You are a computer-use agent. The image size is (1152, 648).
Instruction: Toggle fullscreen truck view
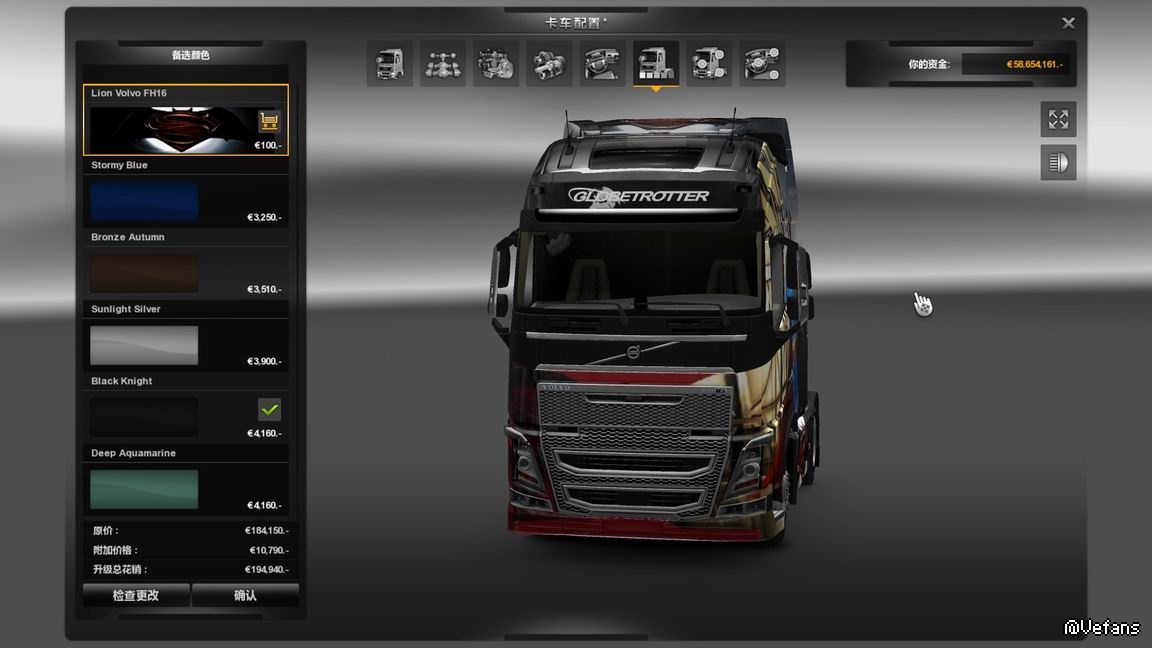[1058, 120]
